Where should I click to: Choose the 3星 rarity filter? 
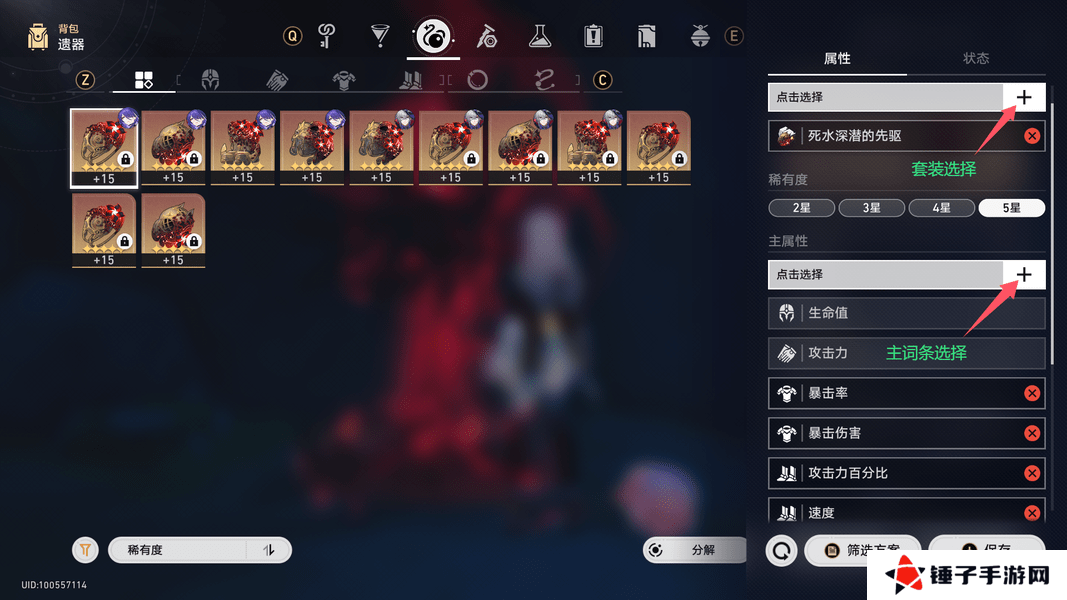(871, 208)
